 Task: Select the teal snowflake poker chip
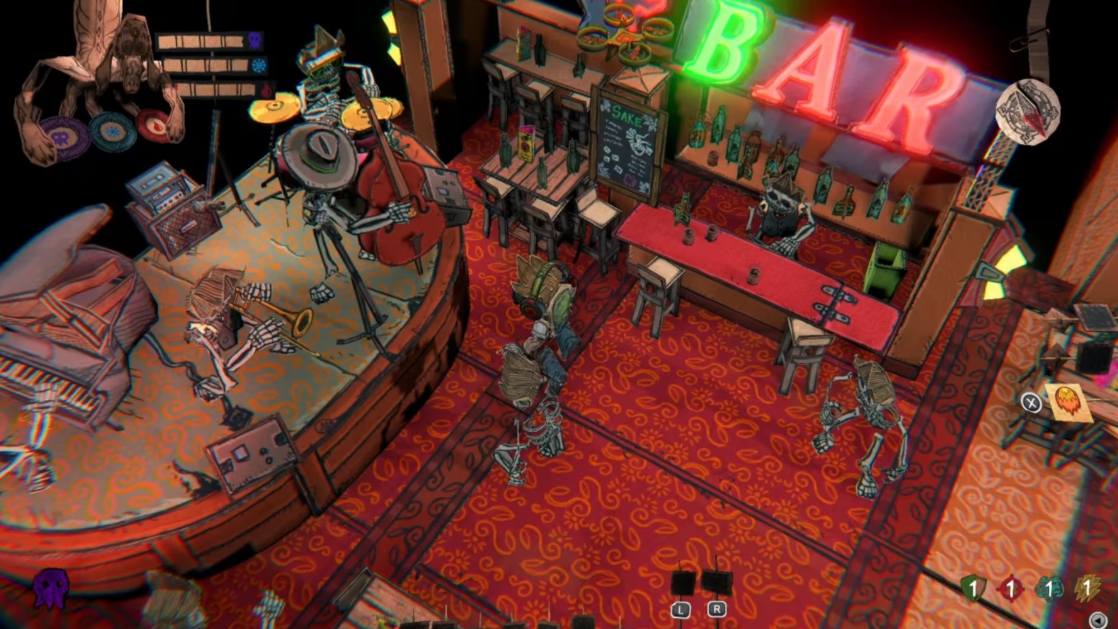[x=112, y=131]
